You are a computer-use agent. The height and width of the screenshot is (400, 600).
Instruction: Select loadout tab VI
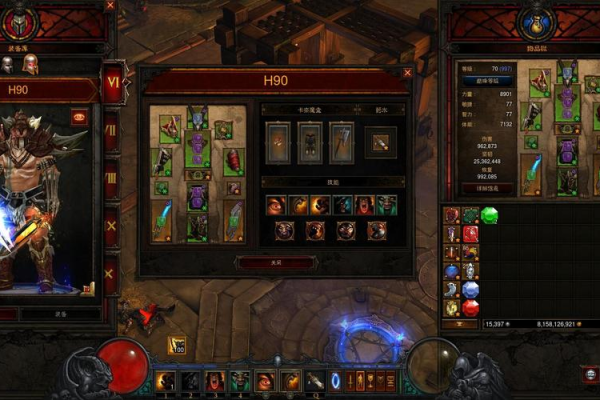[113, 84]
